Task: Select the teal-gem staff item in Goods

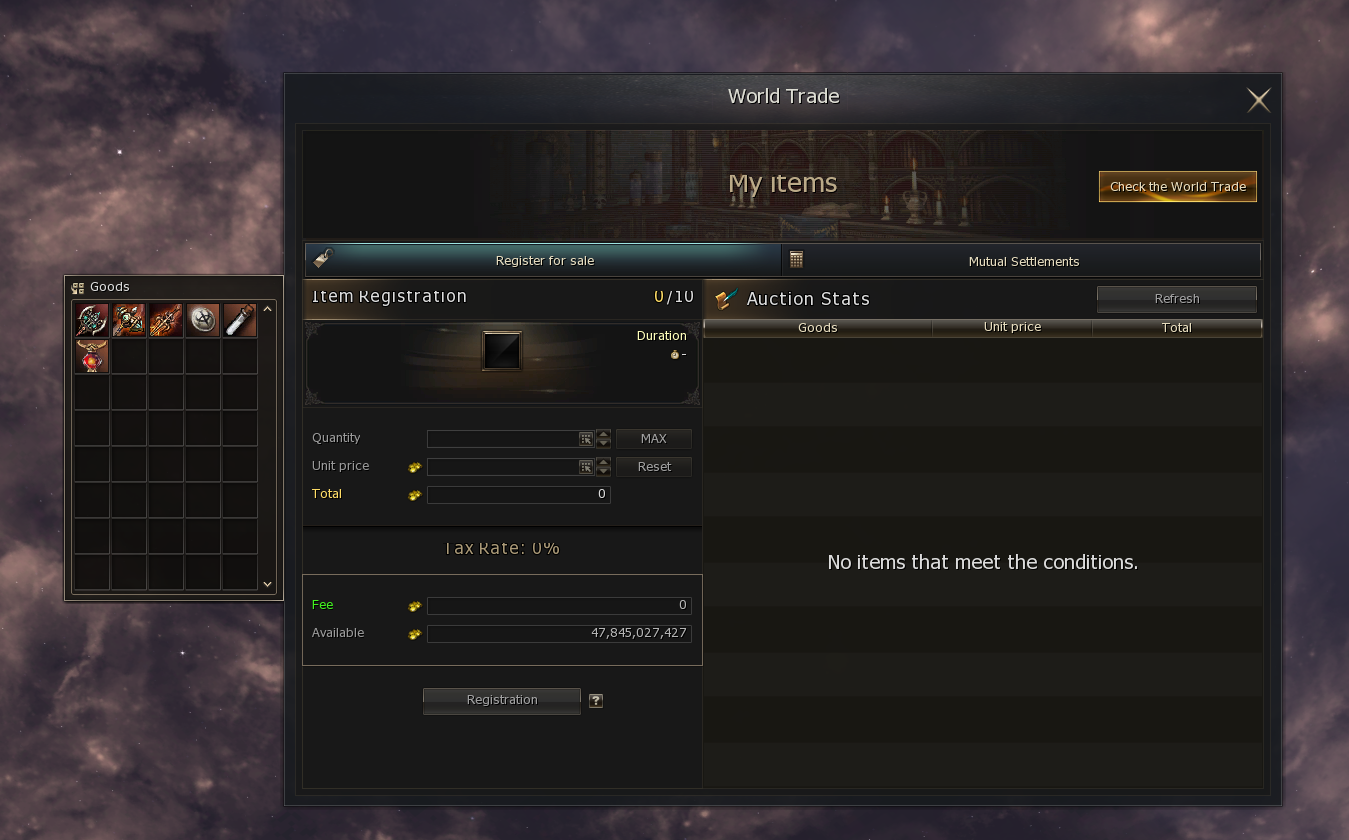Action: click(x=129, y=320)
